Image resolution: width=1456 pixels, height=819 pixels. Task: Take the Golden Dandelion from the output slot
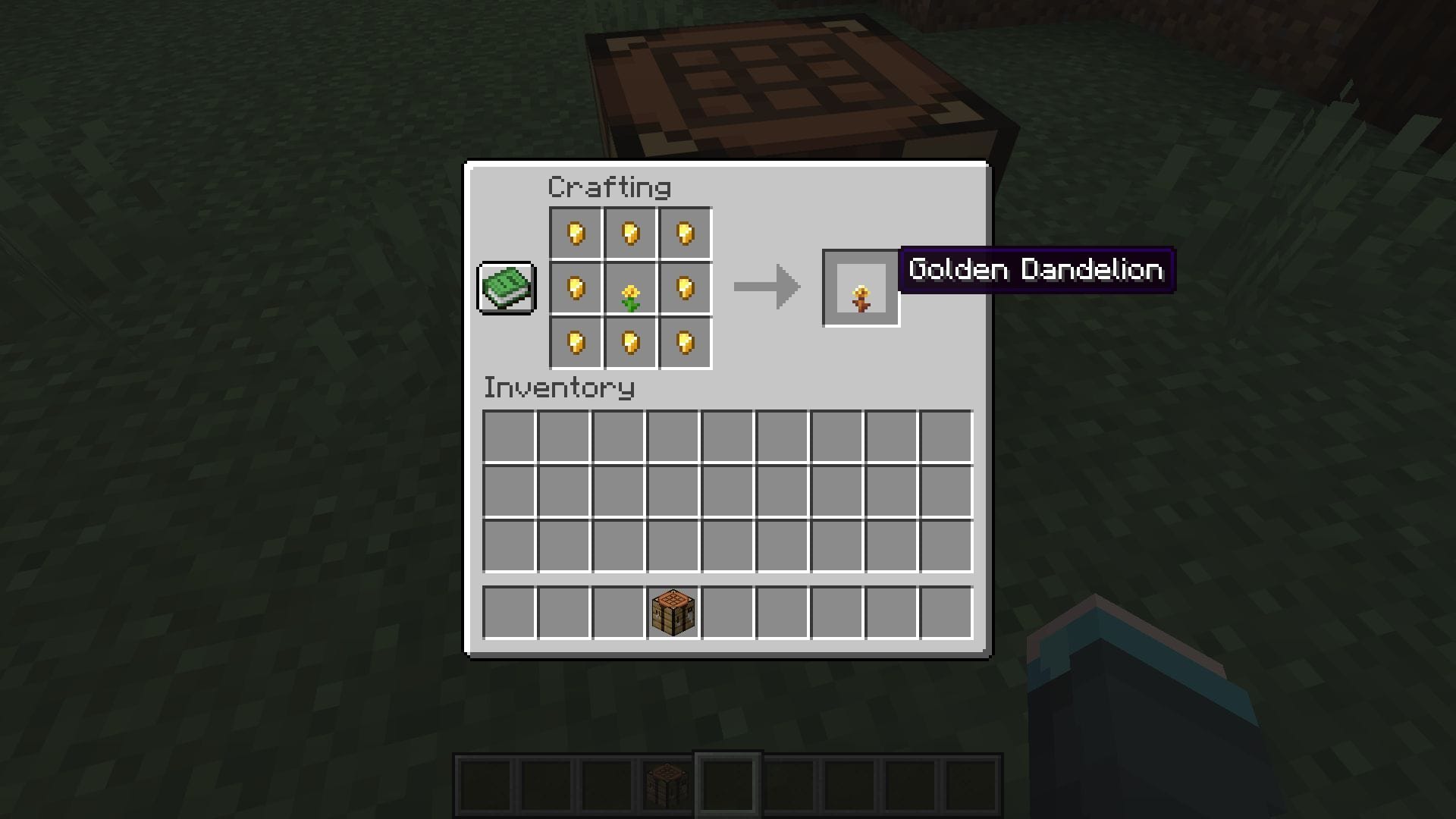point(861,289)
